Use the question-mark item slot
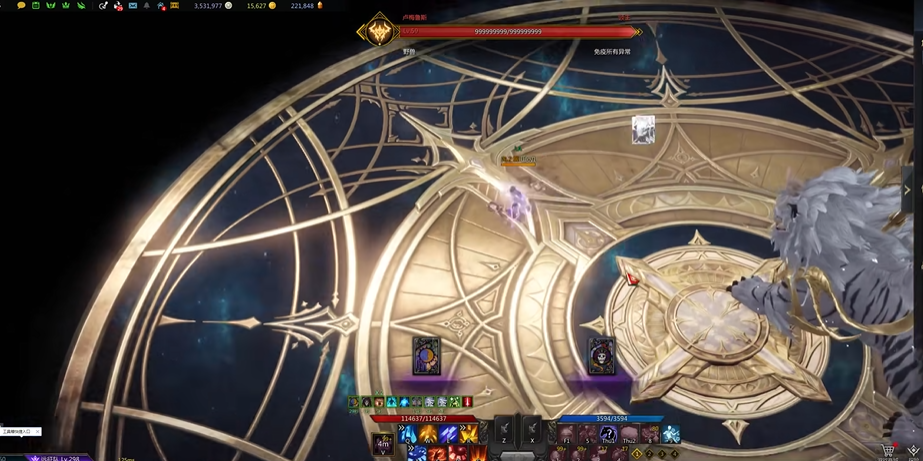This screenshot has height=461, width=923. [x=608, y=434]
